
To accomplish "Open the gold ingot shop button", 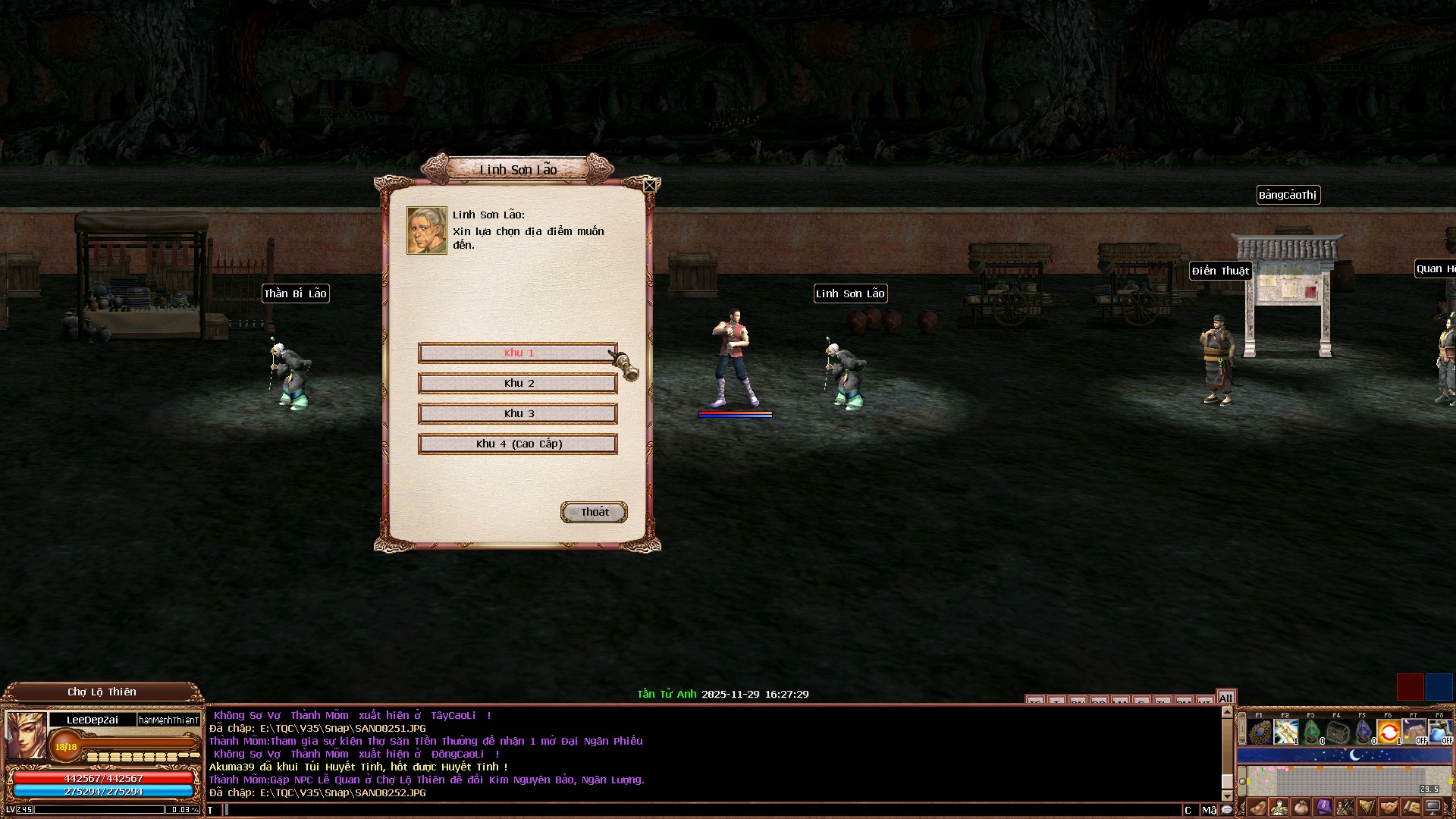I will (1258, 808).
